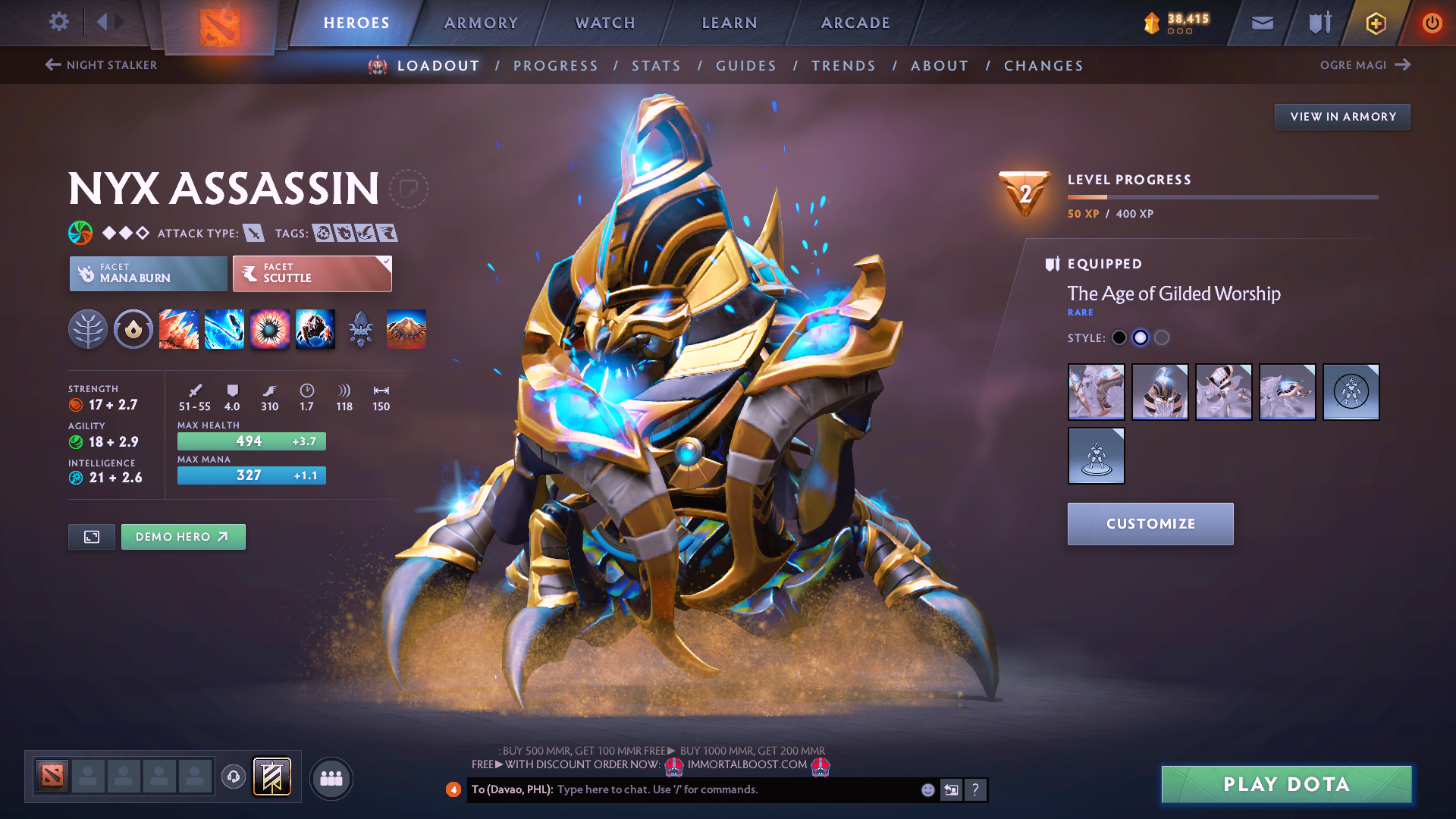
Task: Check Level Progress XP bar
Action: [x=1223, y=199]
